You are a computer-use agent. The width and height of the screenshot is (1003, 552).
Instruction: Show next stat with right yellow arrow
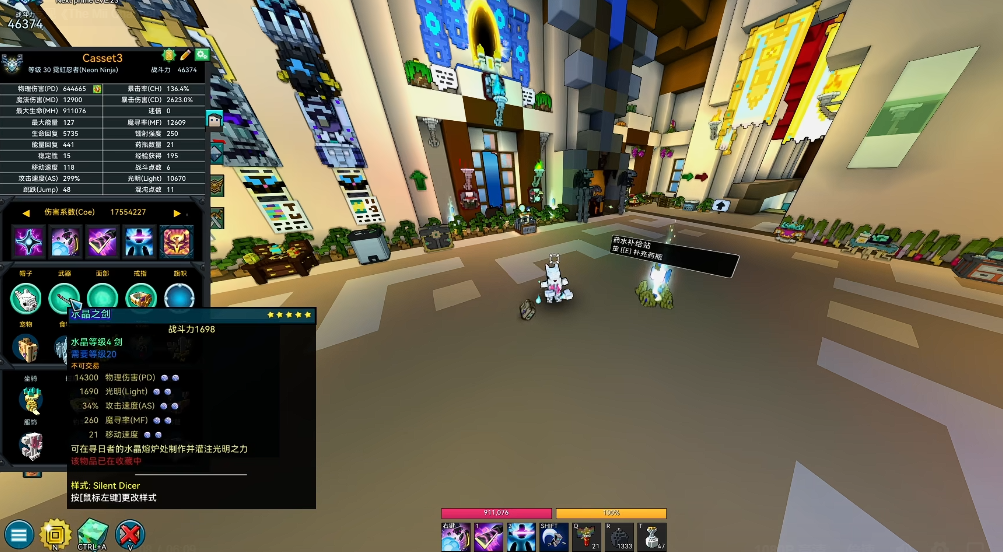(x=178, y=213)
